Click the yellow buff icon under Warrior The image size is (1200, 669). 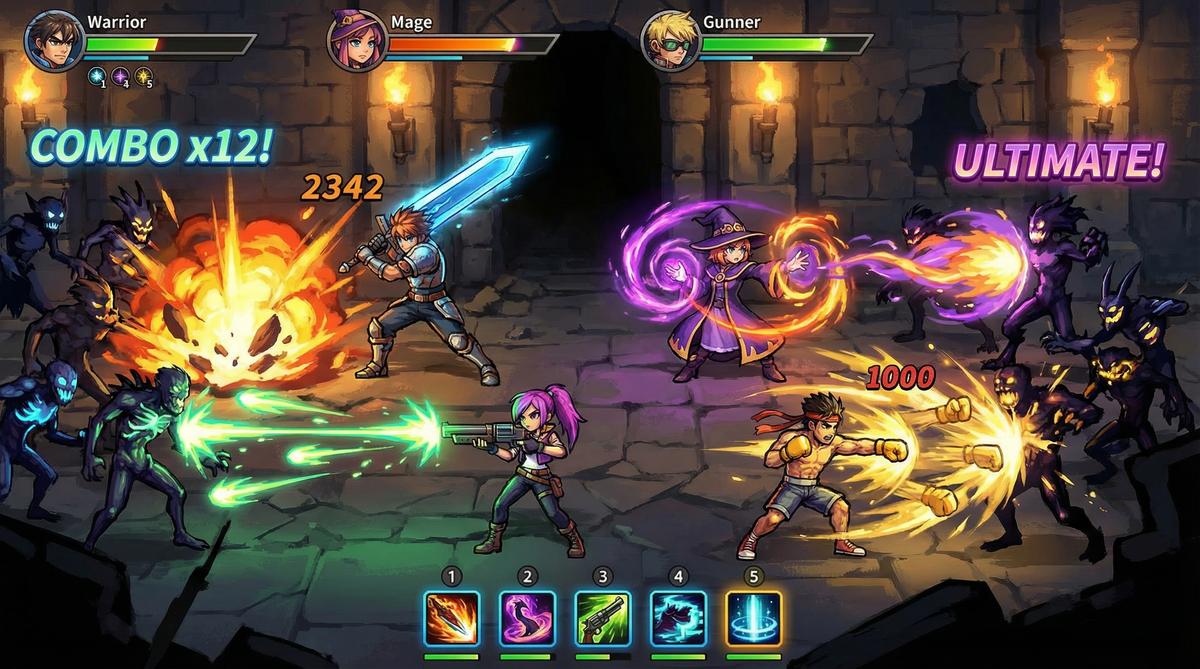click(x=144, y=76)
